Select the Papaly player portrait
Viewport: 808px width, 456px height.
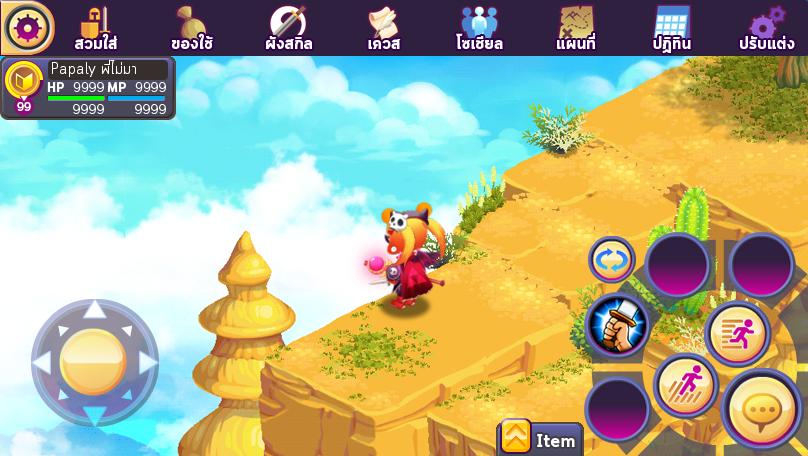point(23,84)
